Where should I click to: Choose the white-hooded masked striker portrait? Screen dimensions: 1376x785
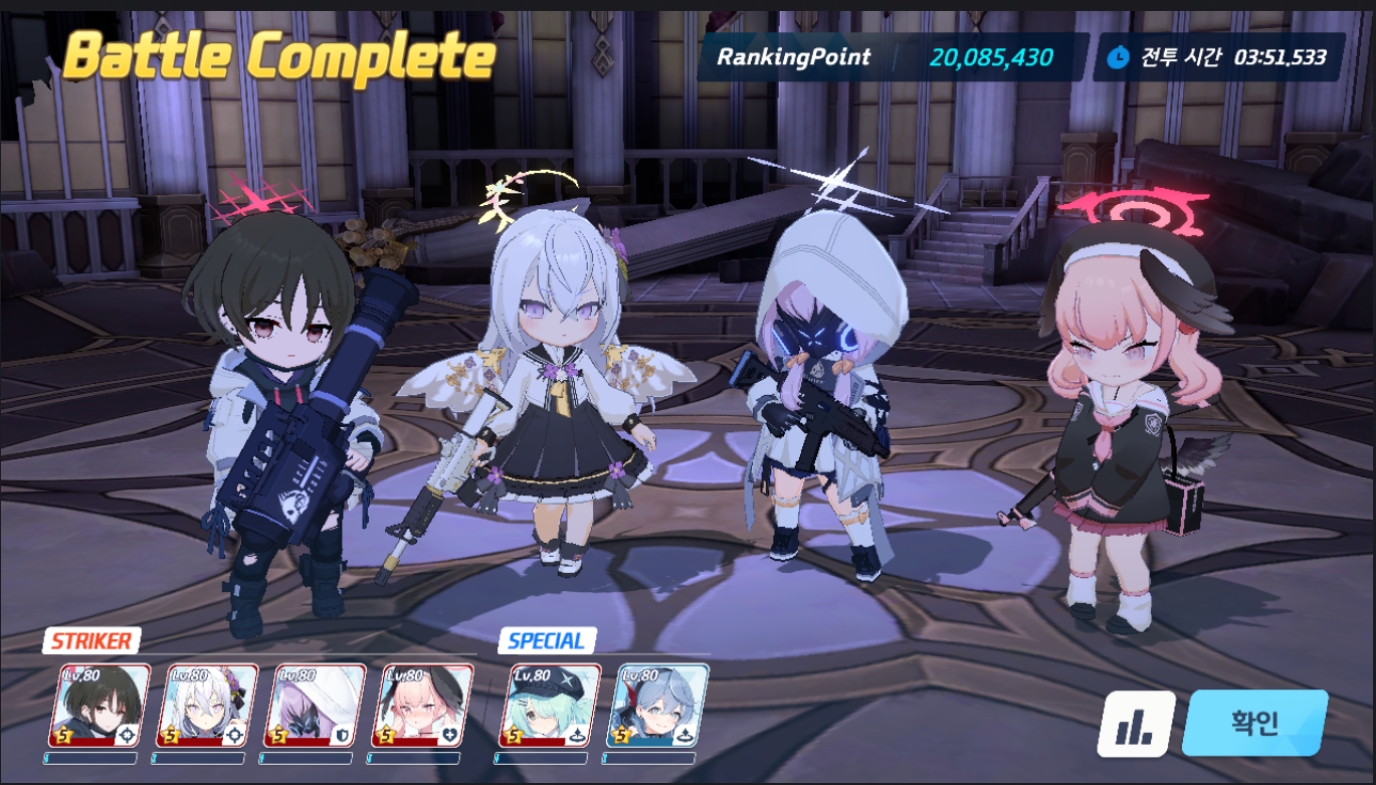tap(315, 705)
